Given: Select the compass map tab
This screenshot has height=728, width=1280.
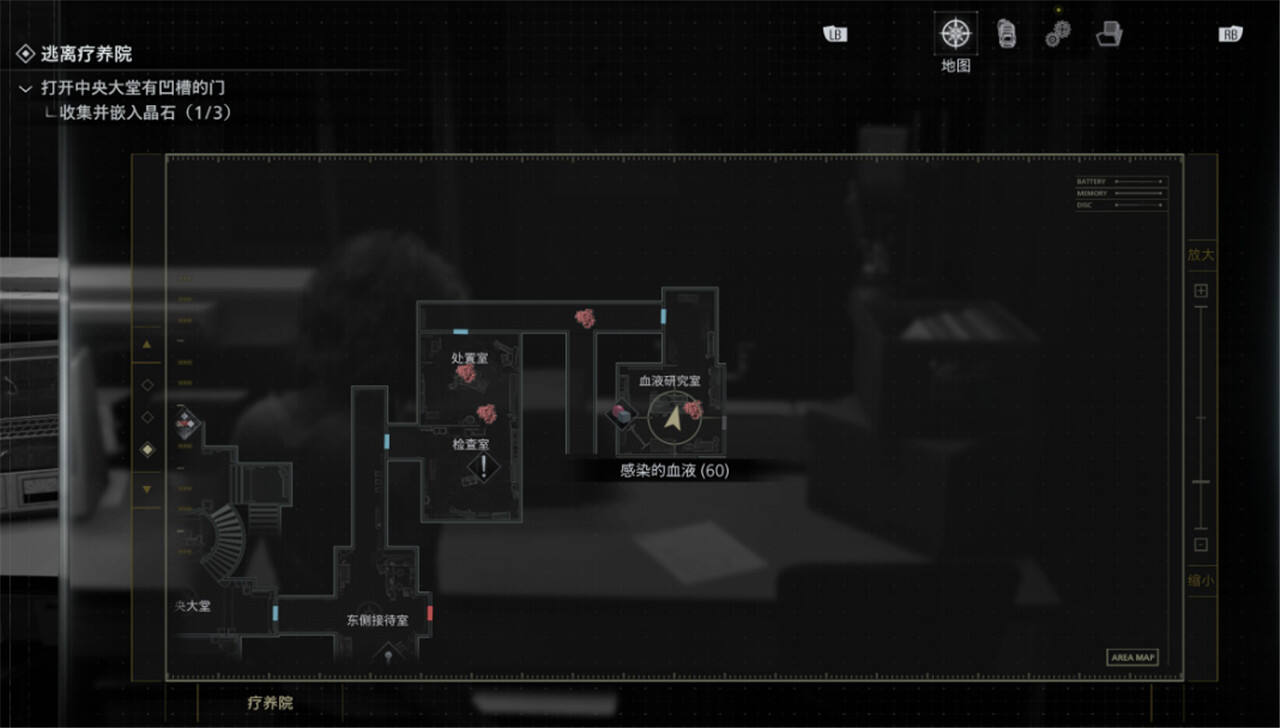Looking at the screenshot, I should (956, 34).
